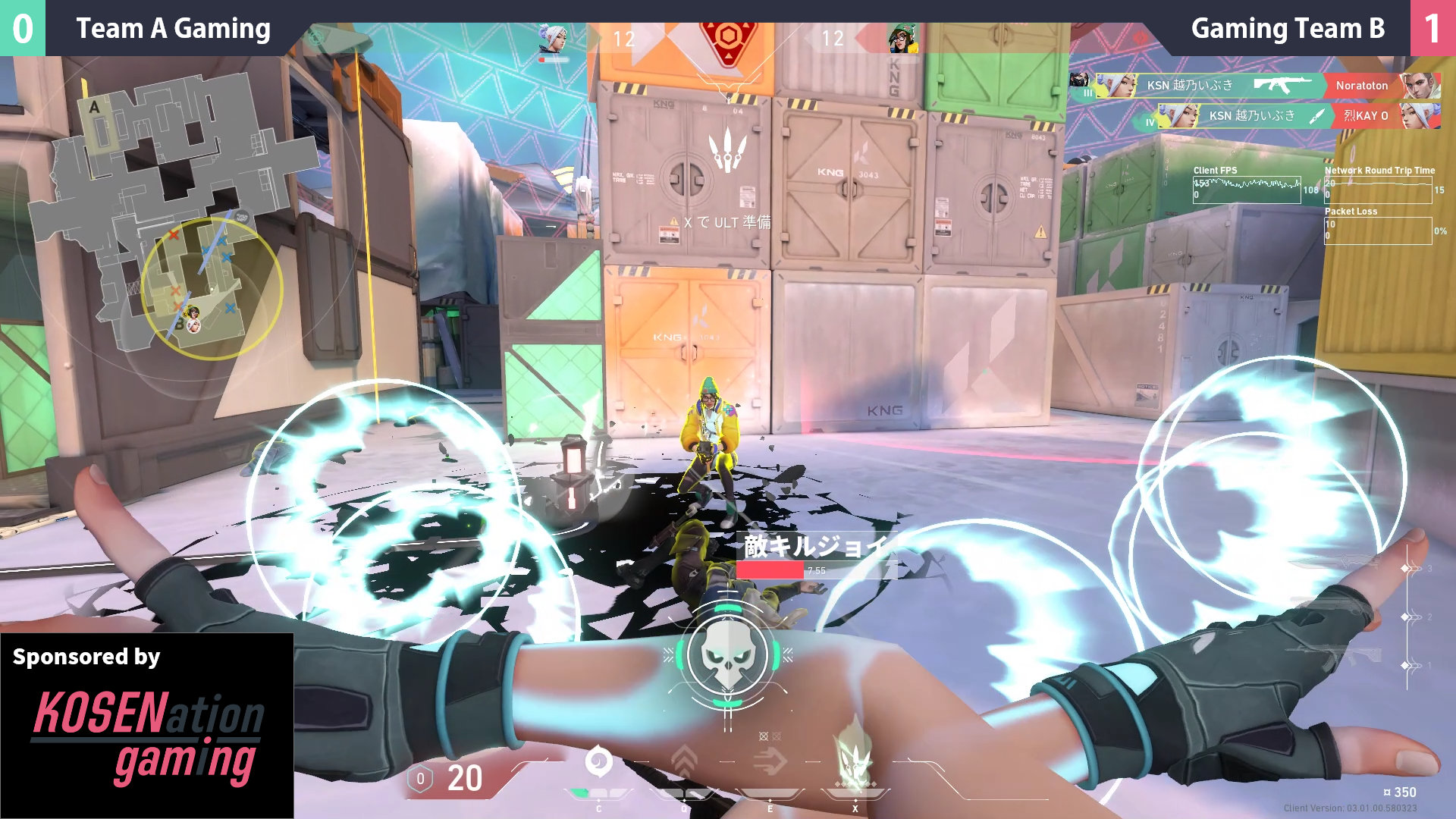Click the Client FPS graph
This screenshot has width=1456, height=819.
click(x=1247, y=190)
